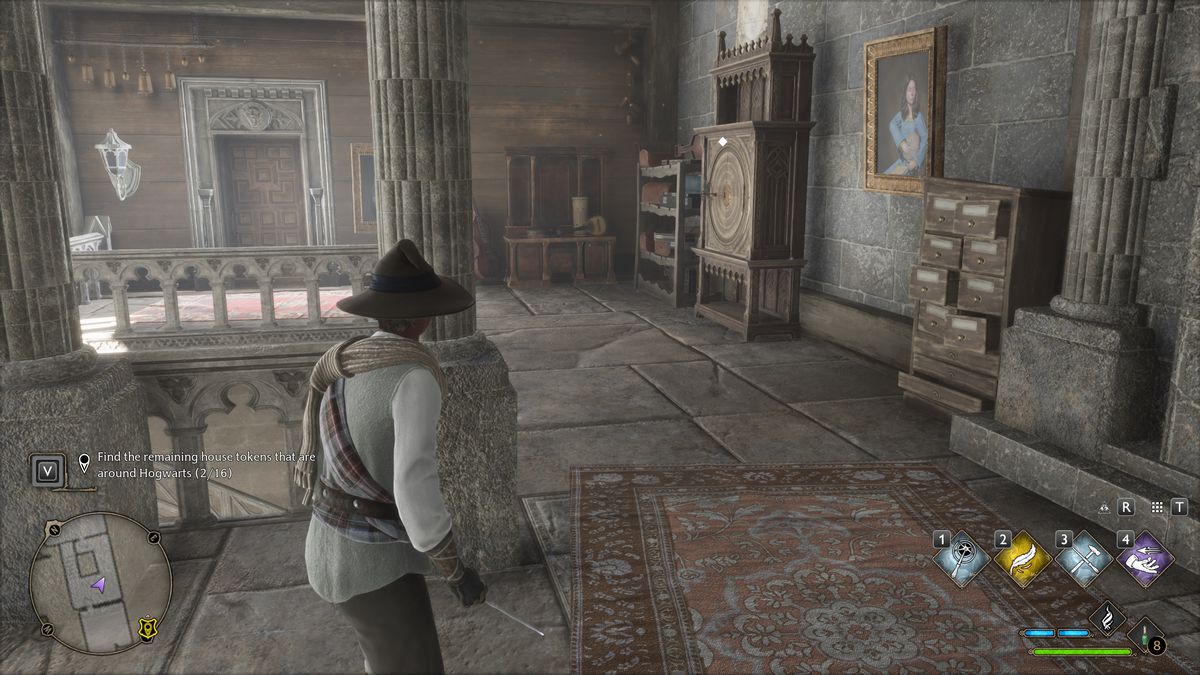The height and width of the screenshot is (675, 1200).
Task: Click the yellow quest shield marker on minimap
Action: [x=149, y=626]
